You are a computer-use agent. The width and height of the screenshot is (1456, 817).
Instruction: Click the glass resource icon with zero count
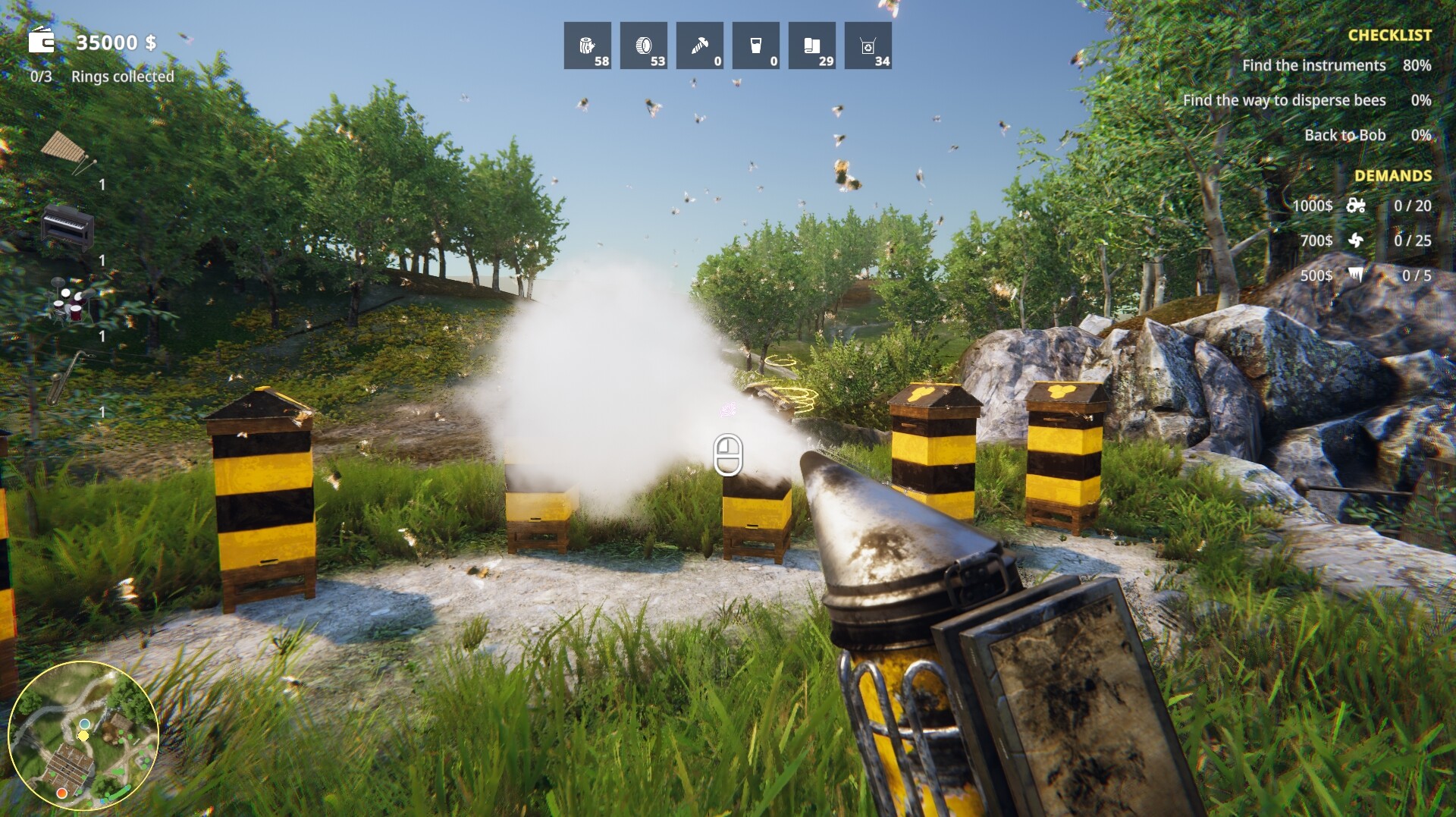point(755,46)
